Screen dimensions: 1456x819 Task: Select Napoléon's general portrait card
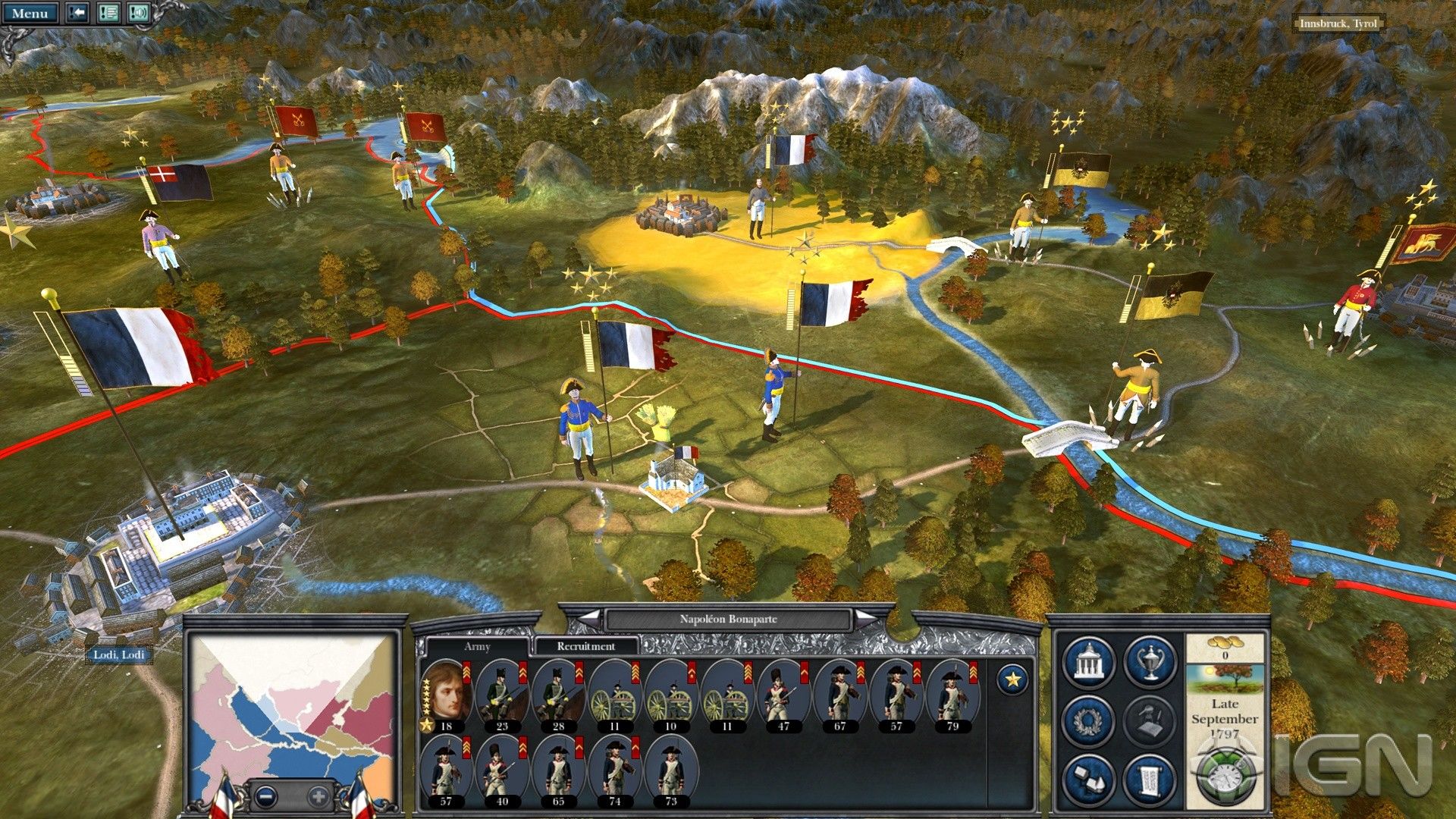click(x=446, y=694)
